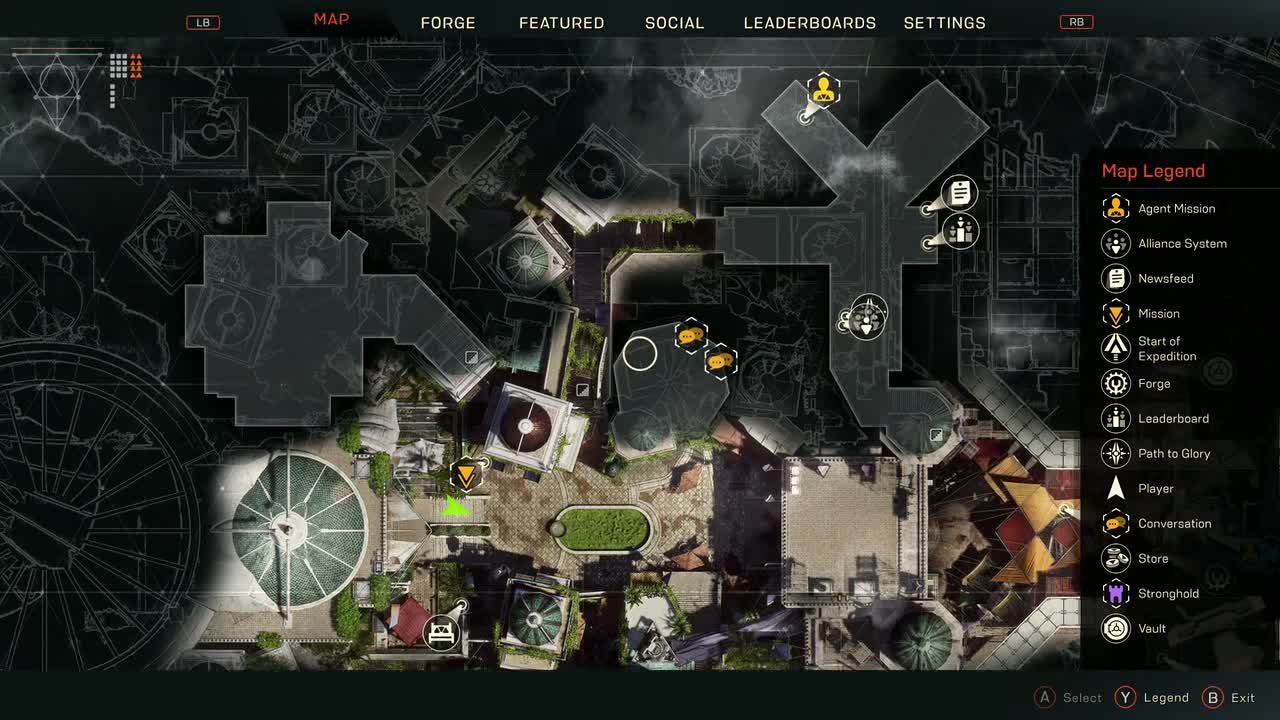Select the Alliance System legend entry
Screen dimensions: 1280x720
coord(1181,244)
